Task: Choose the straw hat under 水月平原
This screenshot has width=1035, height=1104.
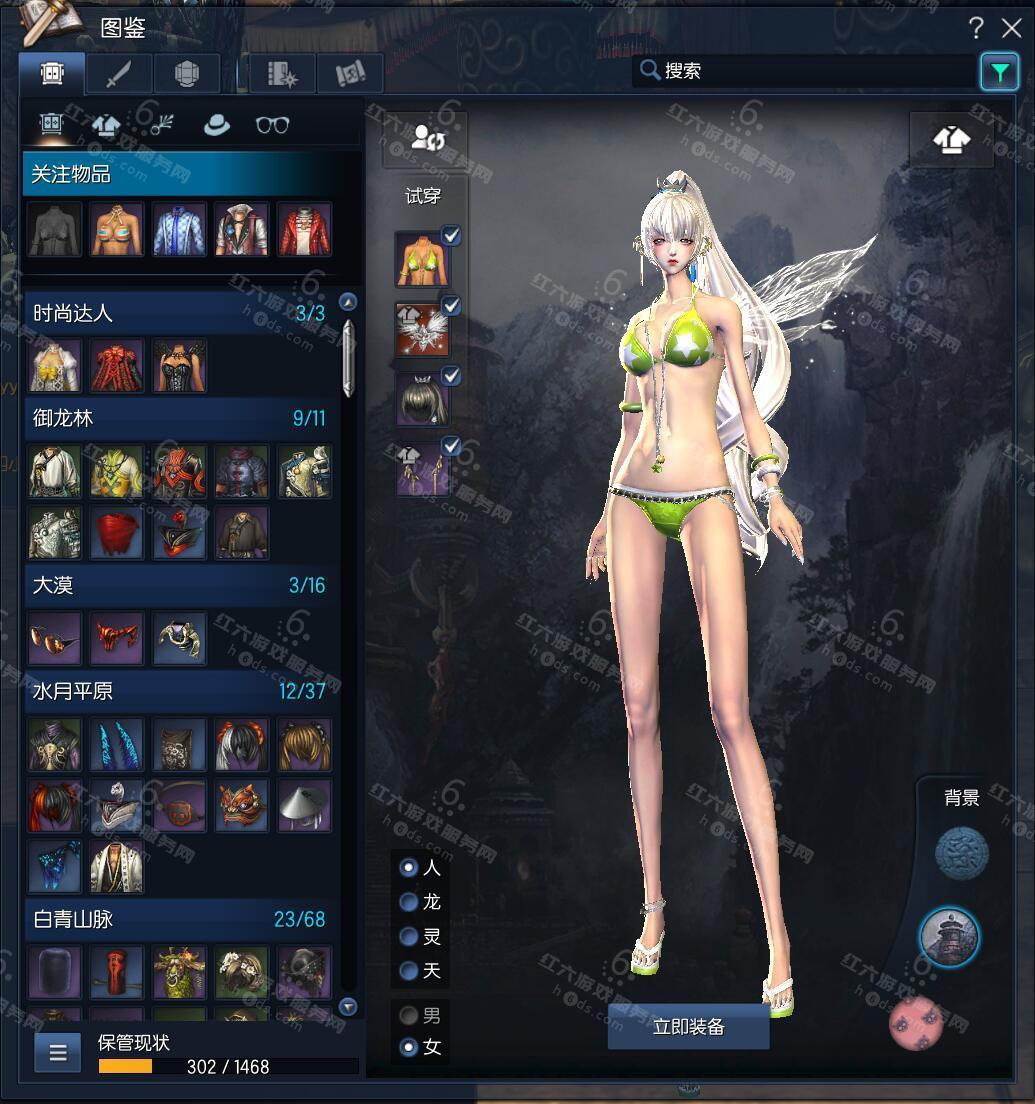Action: click(303, 806)
